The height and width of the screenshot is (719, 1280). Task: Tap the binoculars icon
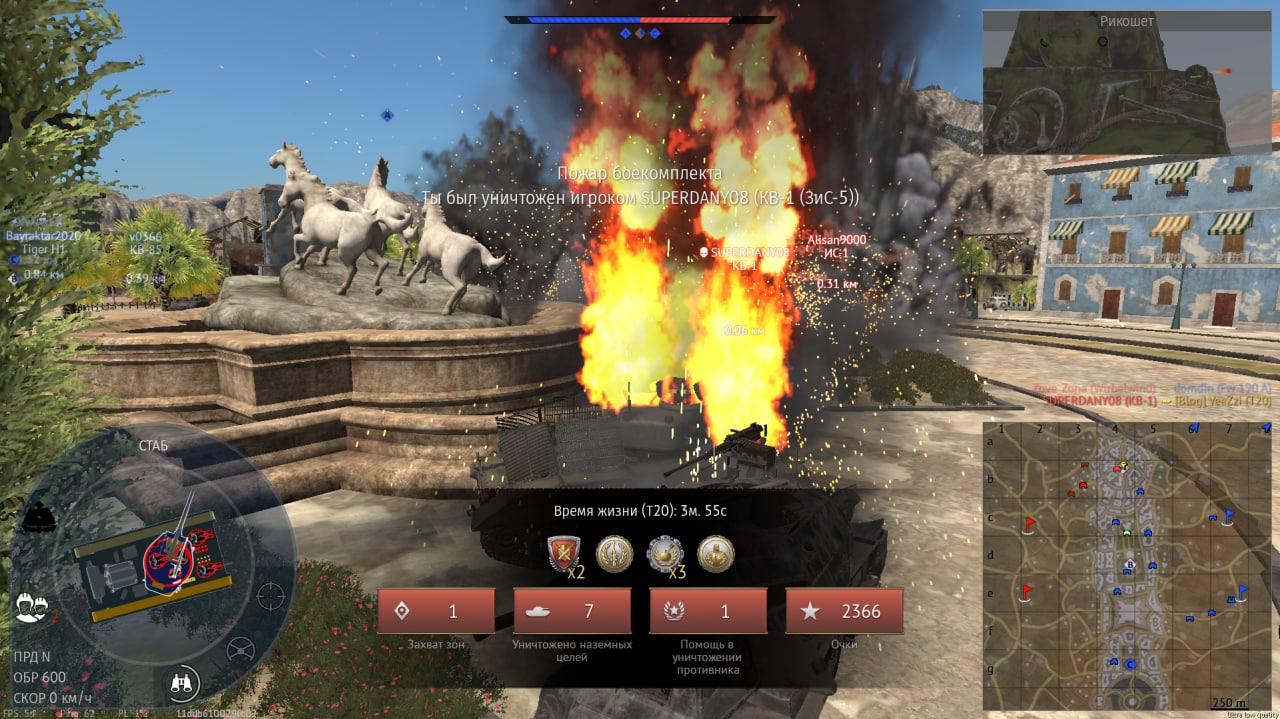click(x=184, y=683)
